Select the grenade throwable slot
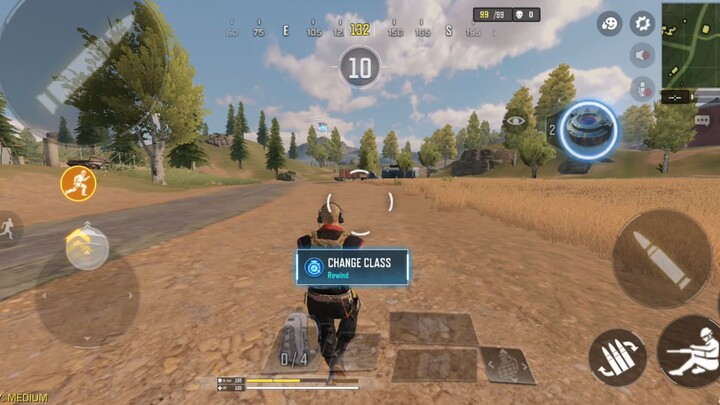 (507, 367)
